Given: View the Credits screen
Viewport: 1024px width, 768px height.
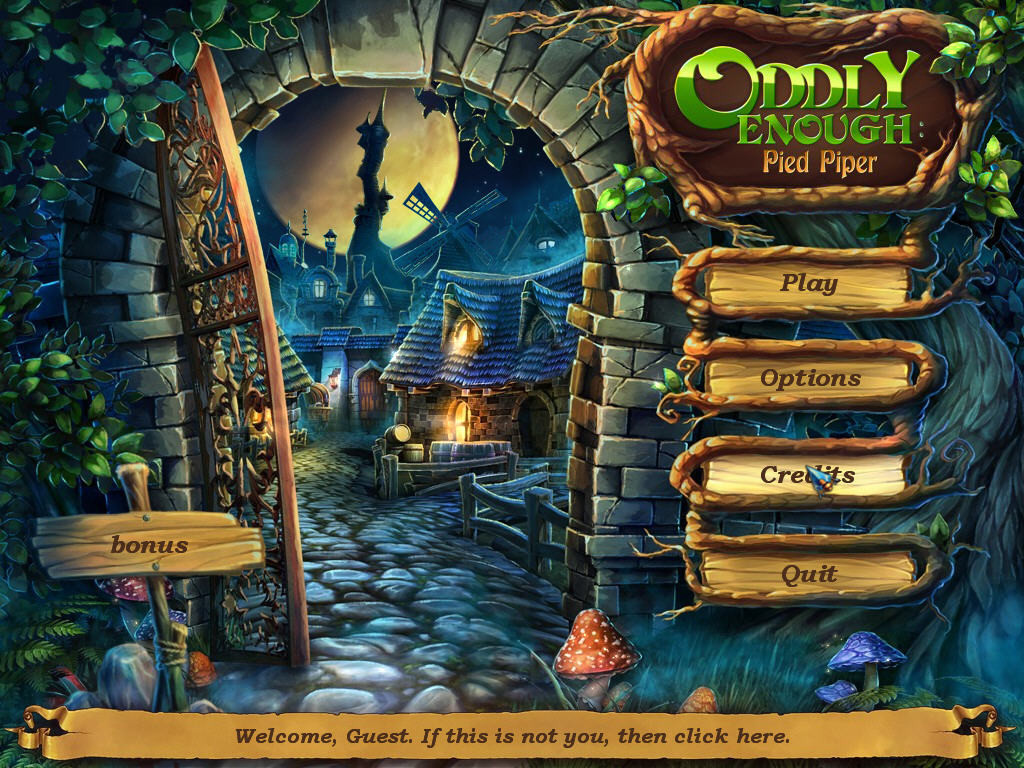Looking at the screenshot, I should click(x=807, y=476).
